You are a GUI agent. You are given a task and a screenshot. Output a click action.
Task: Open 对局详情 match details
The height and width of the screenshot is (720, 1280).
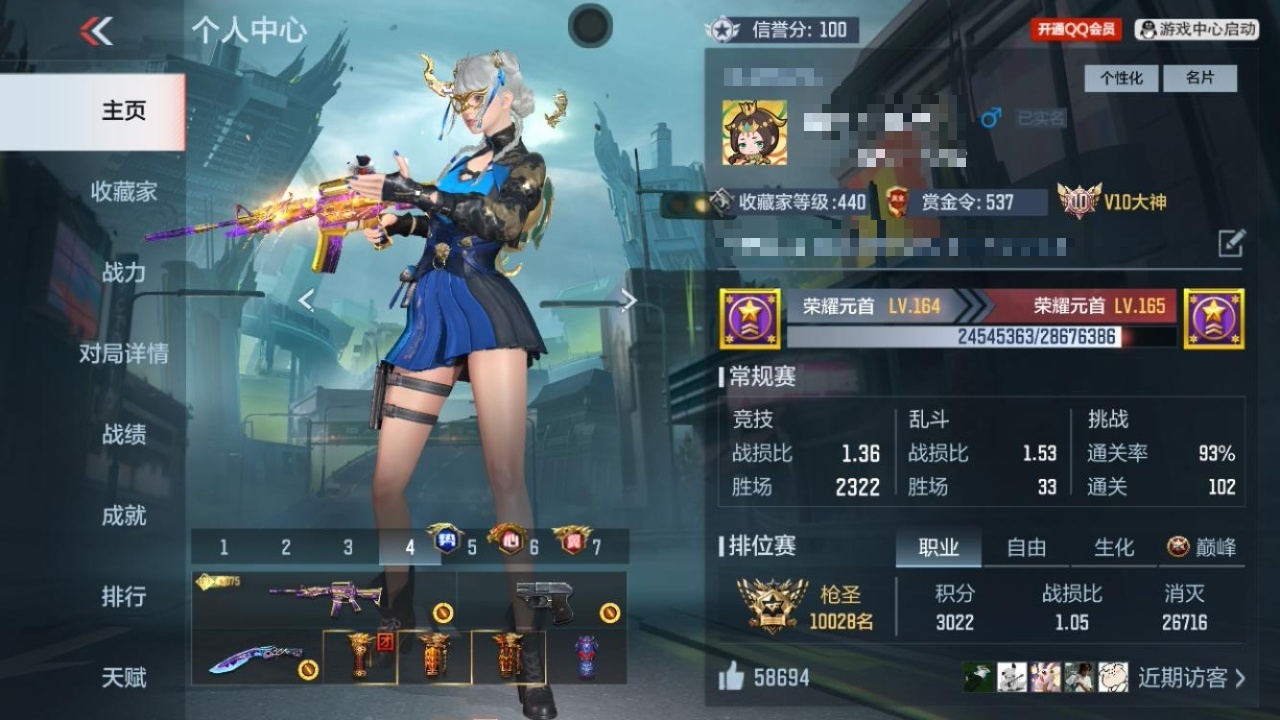[123, 353]
